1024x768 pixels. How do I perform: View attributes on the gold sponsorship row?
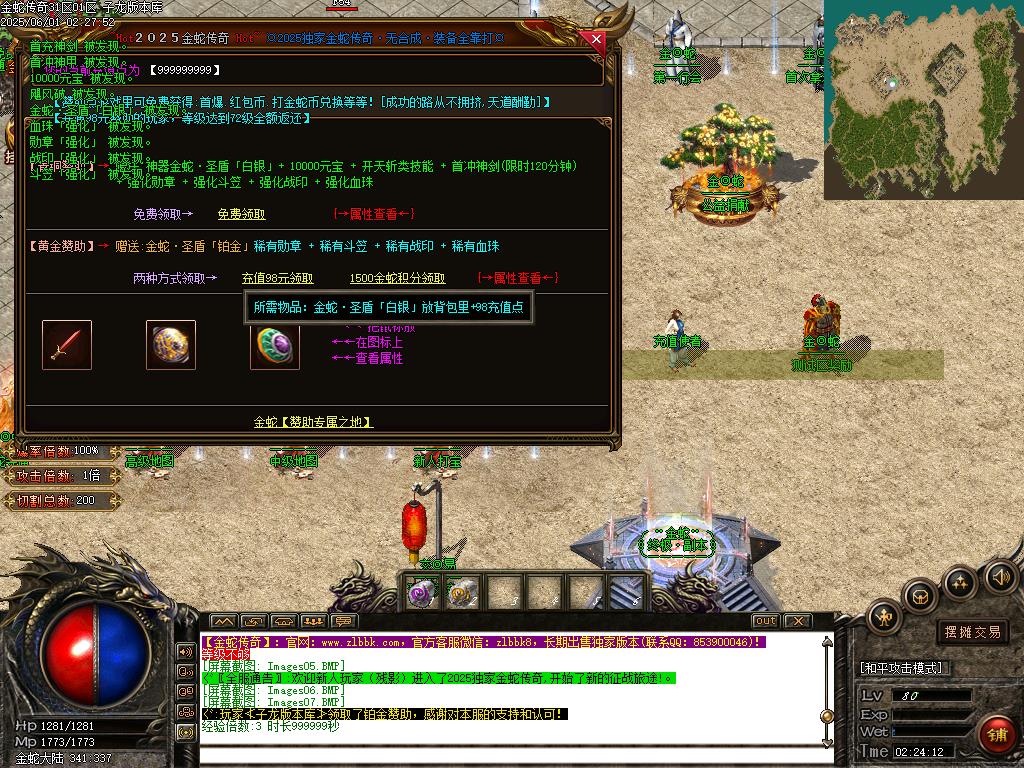click(x=517, y=278)
